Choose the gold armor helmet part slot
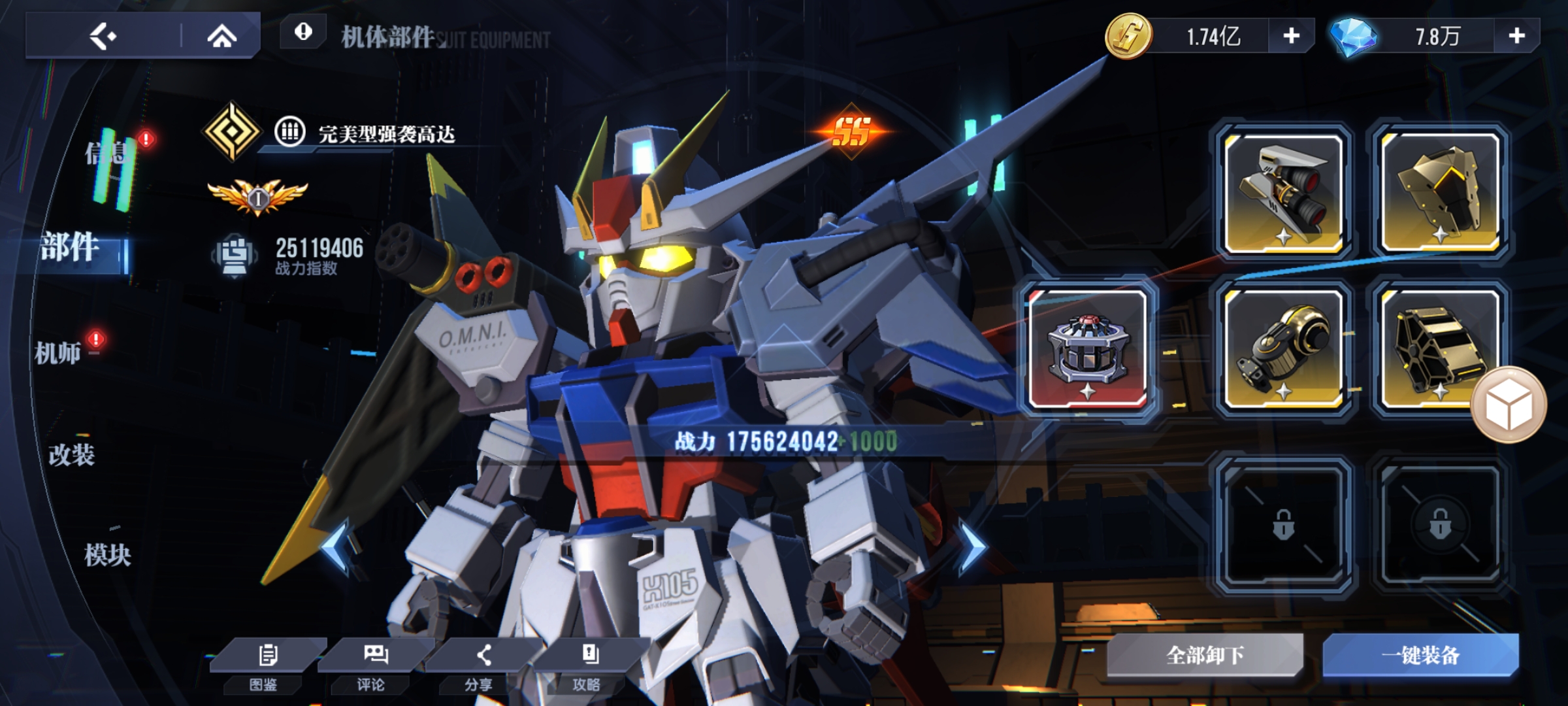 (1441, 193)
